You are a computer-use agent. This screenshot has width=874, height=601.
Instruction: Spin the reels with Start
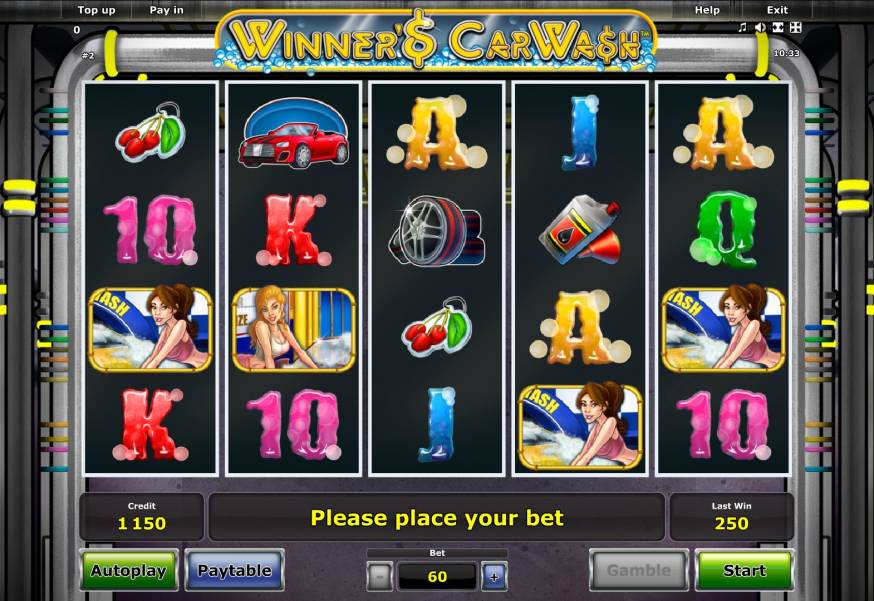pos(744,571)
